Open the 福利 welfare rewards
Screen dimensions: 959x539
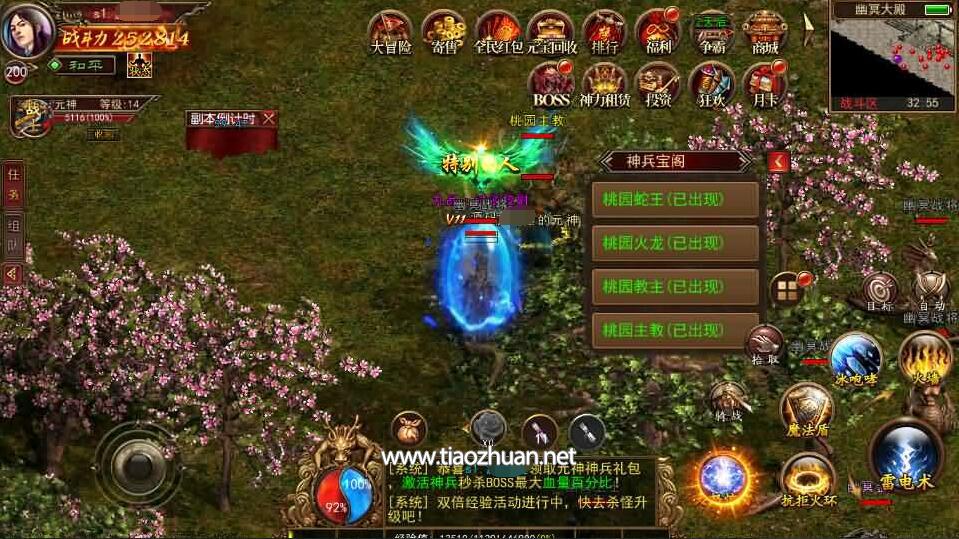pos(657,31)
